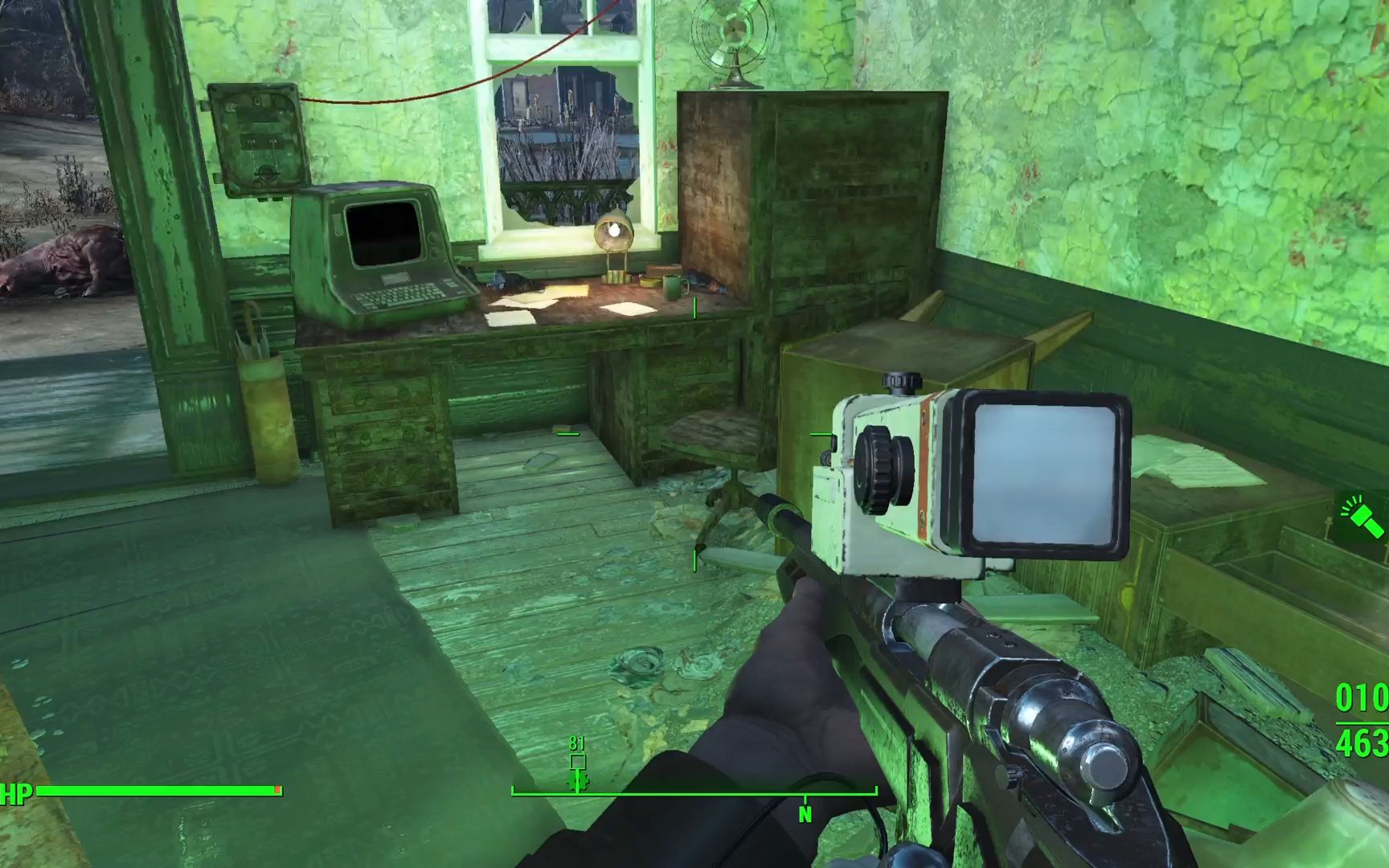Select the compass marker labeled 81
This screenshot has width=1389, height=868.
coord(577,762)
